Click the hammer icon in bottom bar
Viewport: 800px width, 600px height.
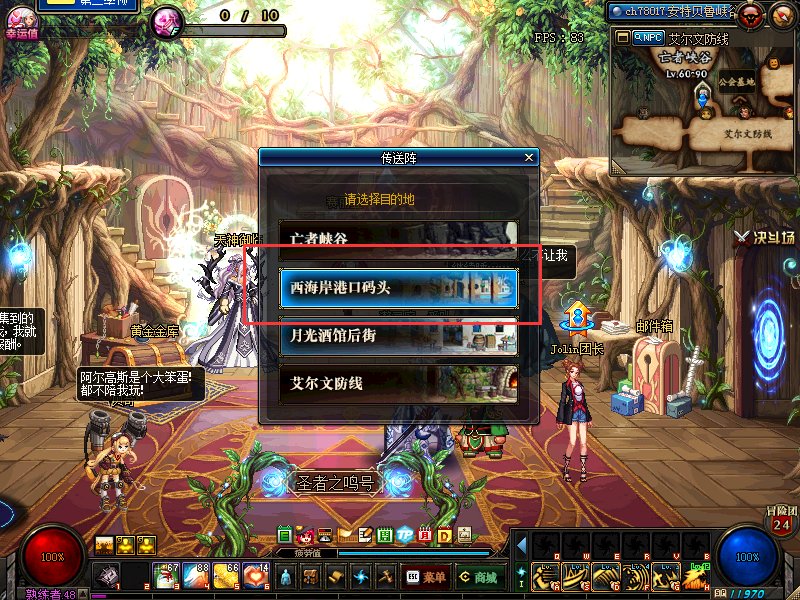(384, 576)
